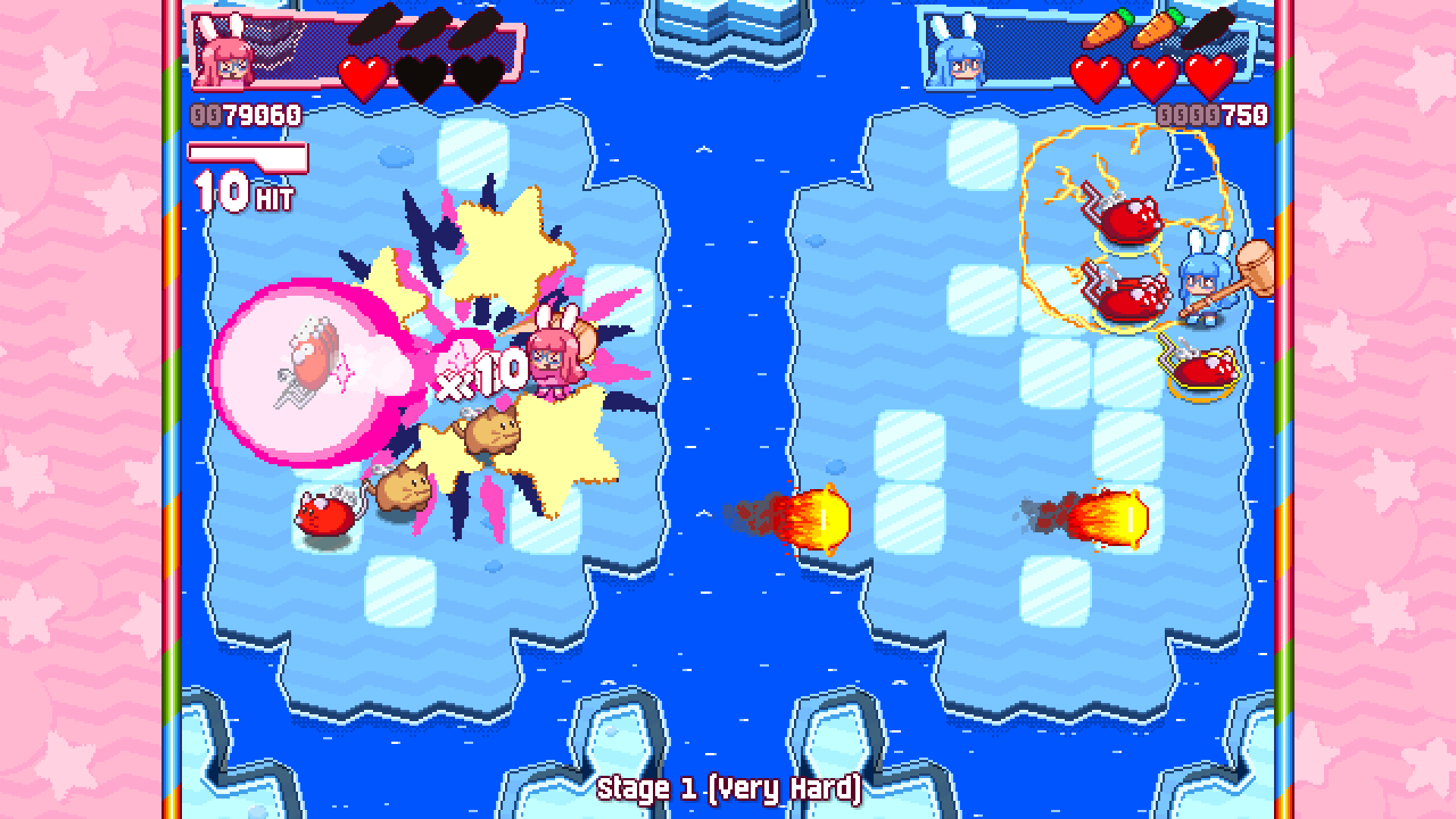Toggle the middle red heart on the blue panel

[1153, 76]
